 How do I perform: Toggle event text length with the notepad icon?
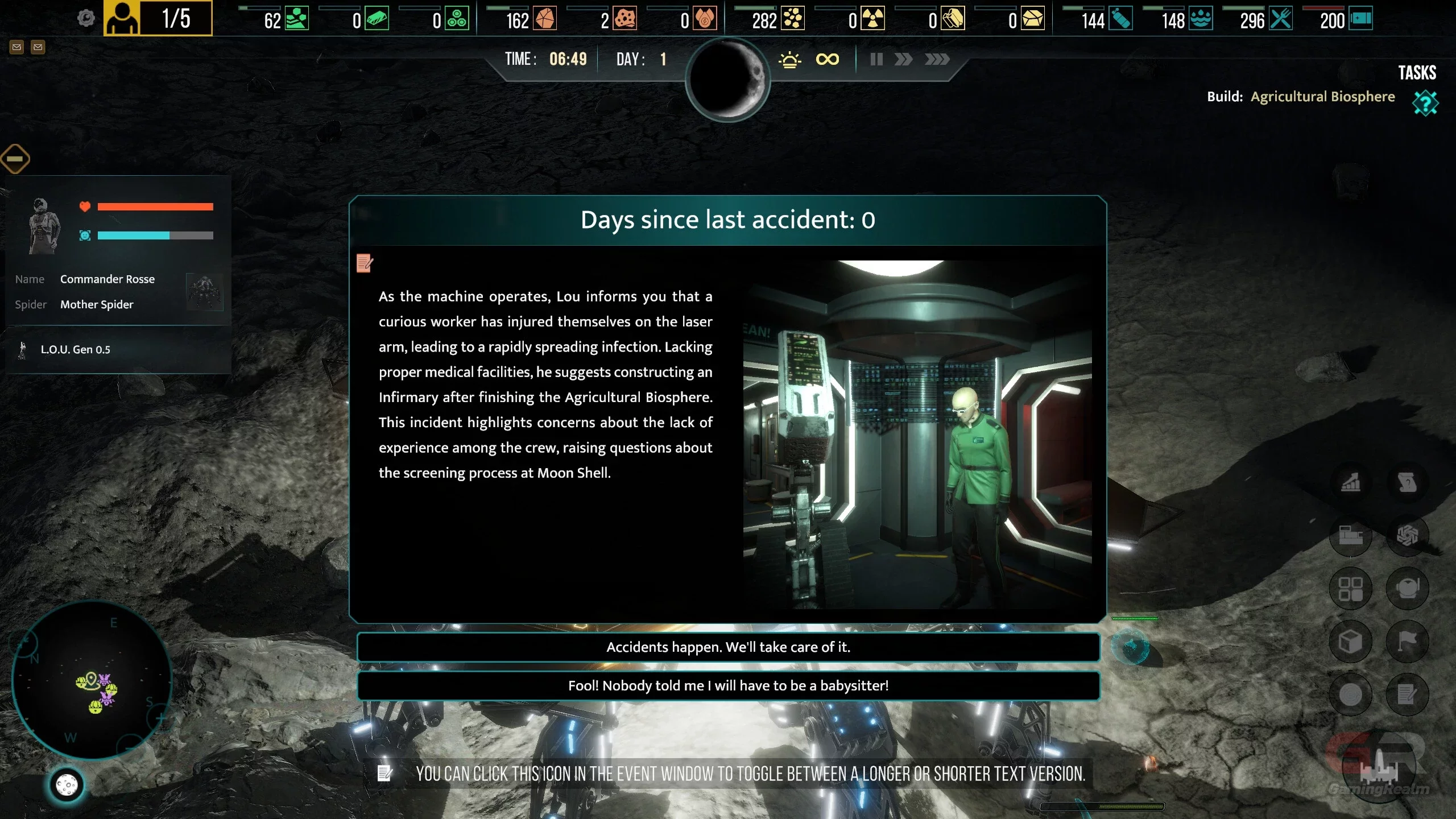click(x=365, y=263)
